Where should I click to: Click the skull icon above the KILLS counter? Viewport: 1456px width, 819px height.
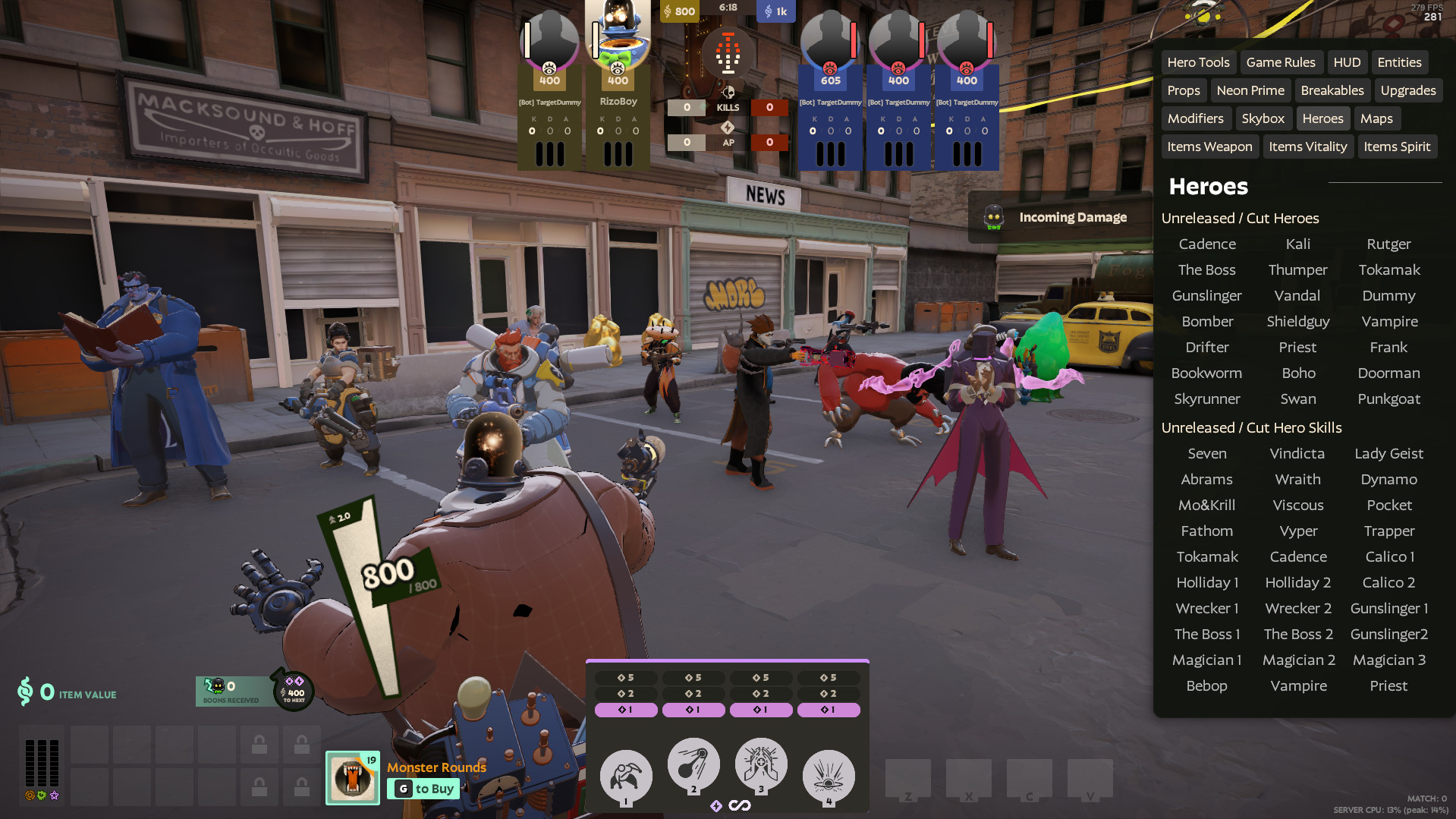[x=728, y=93]
